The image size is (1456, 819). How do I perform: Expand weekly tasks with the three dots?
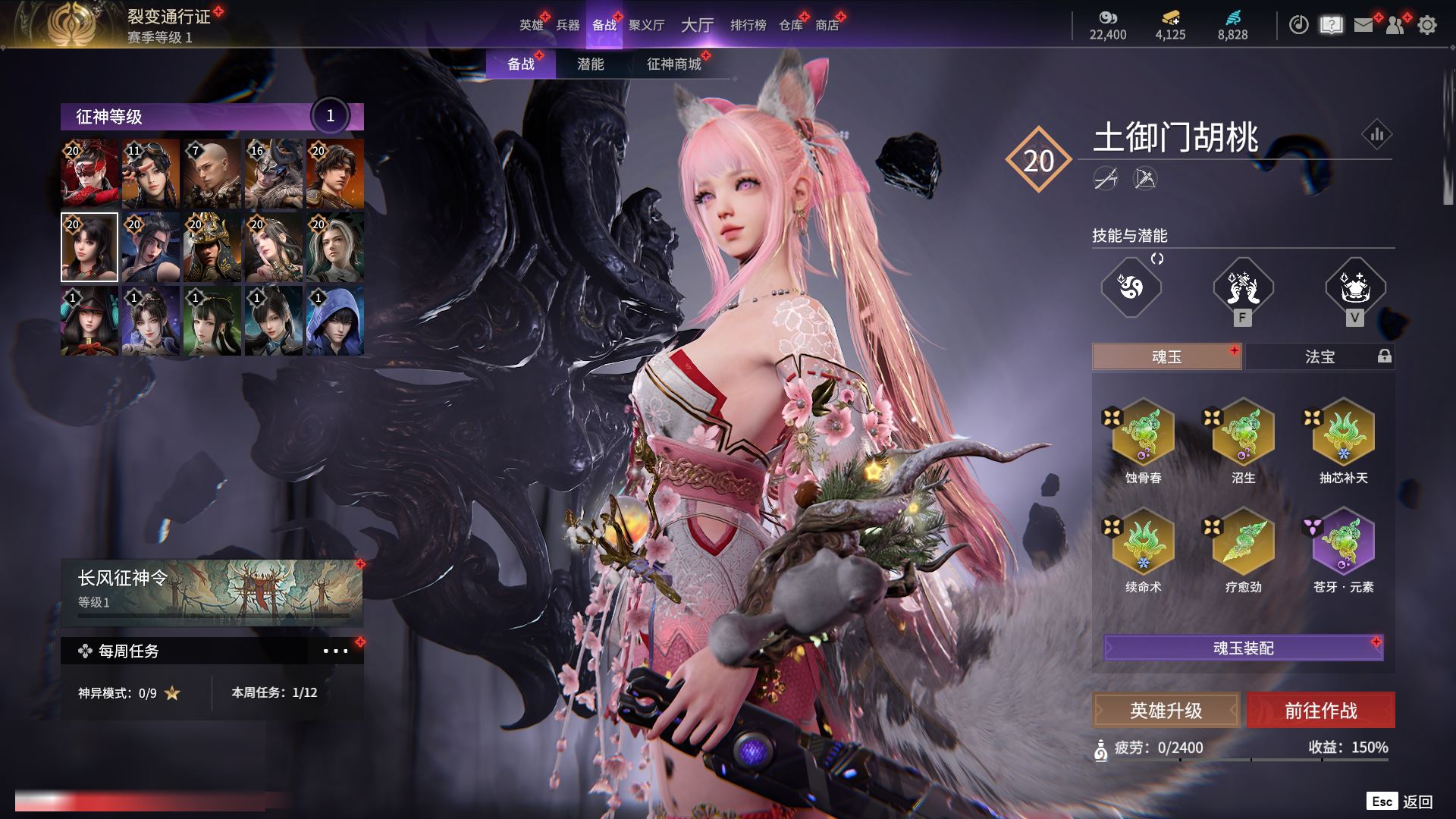tap(335, 651)
